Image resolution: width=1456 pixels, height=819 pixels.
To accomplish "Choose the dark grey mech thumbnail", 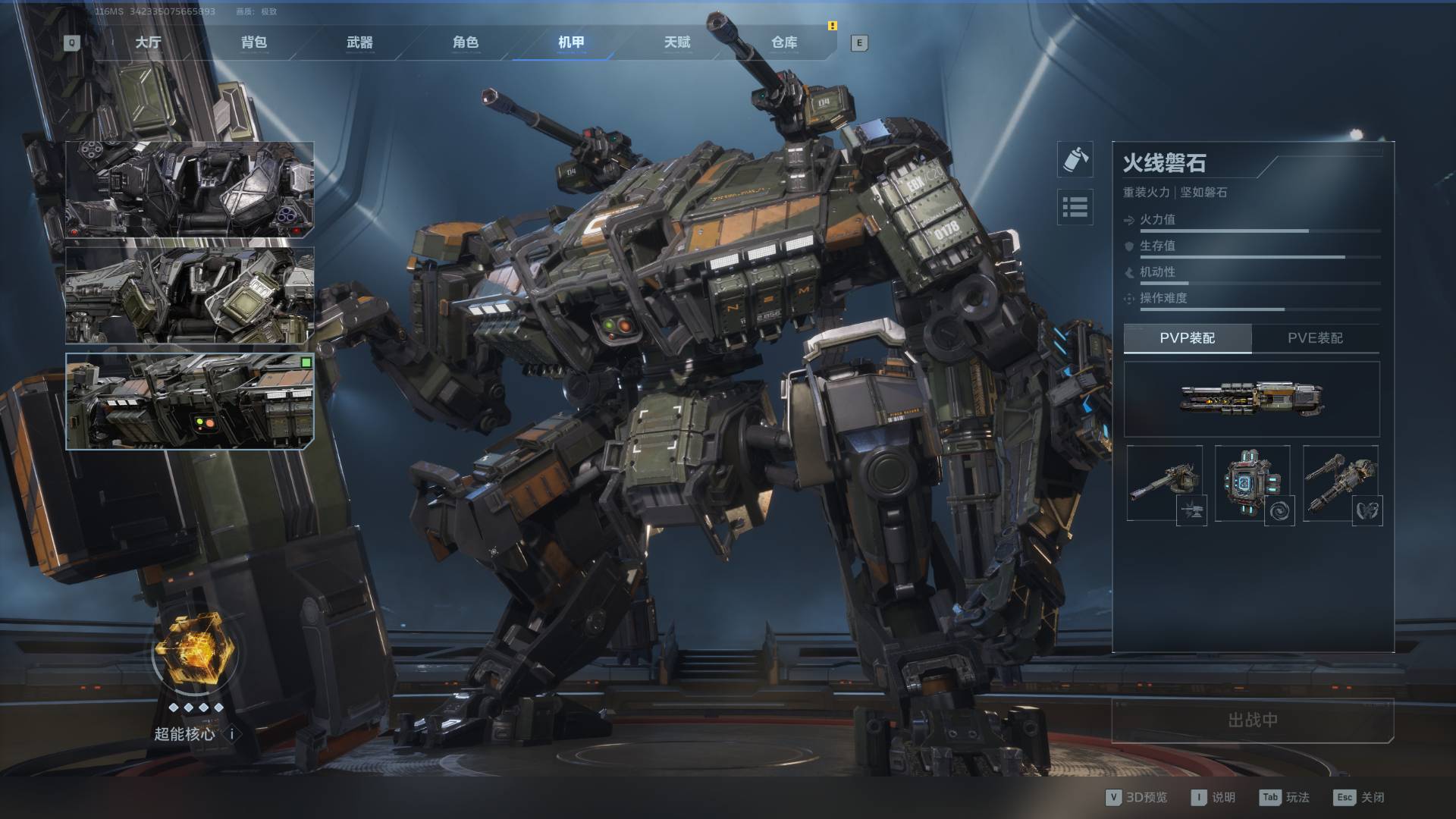I will click(x=190, y=190).
